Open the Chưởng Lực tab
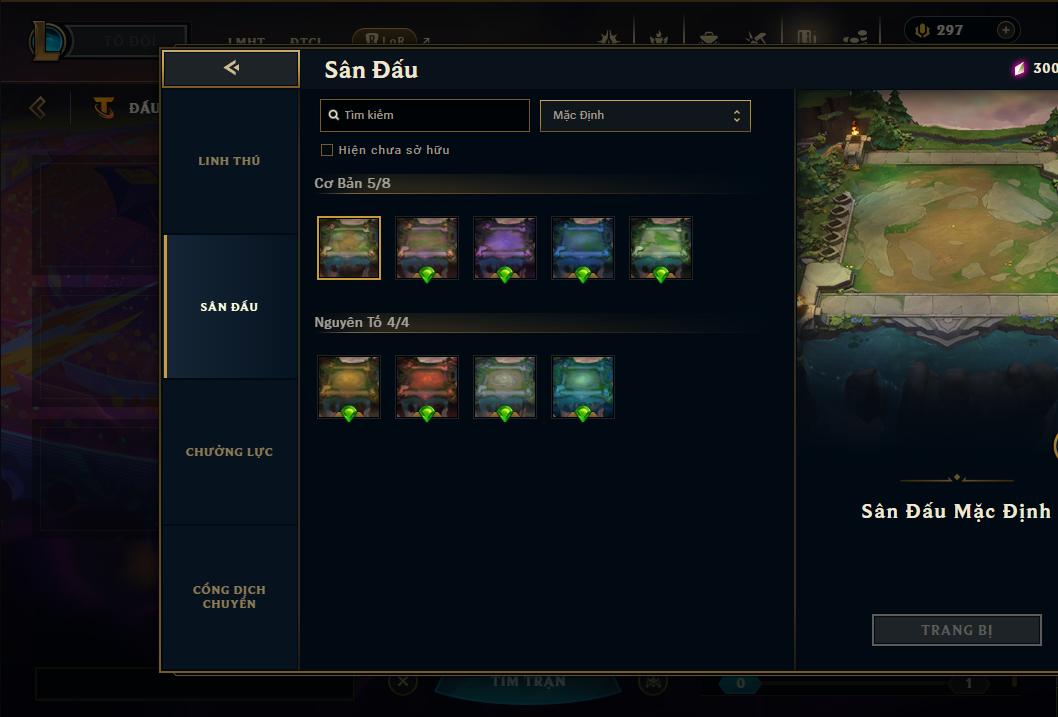 (229, 452)
